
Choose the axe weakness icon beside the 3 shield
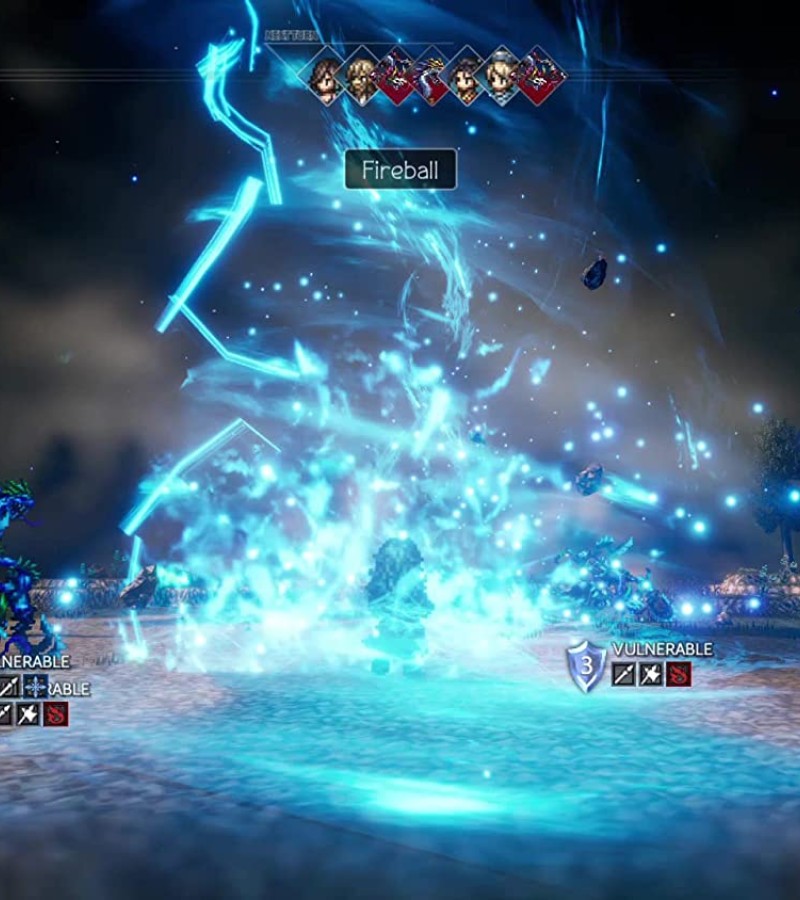click(651, 674)
